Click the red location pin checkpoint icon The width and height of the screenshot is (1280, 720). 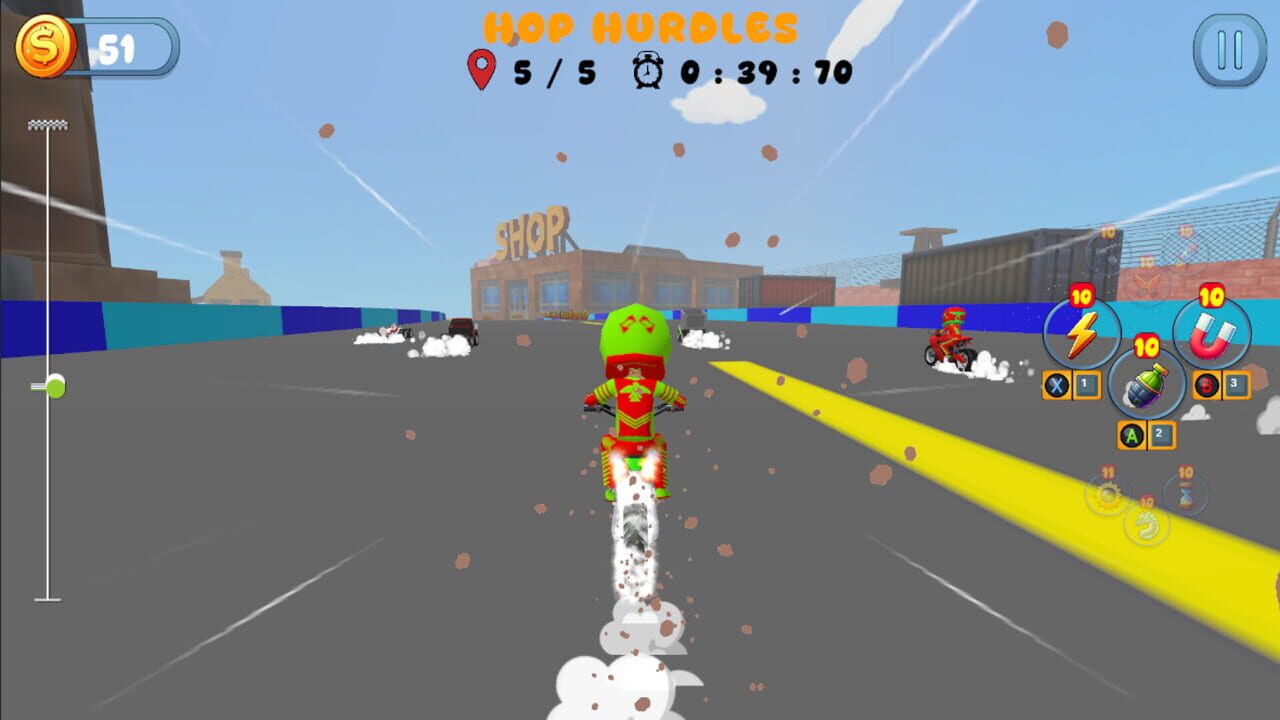pyautogui.click(x=482, y=69)
